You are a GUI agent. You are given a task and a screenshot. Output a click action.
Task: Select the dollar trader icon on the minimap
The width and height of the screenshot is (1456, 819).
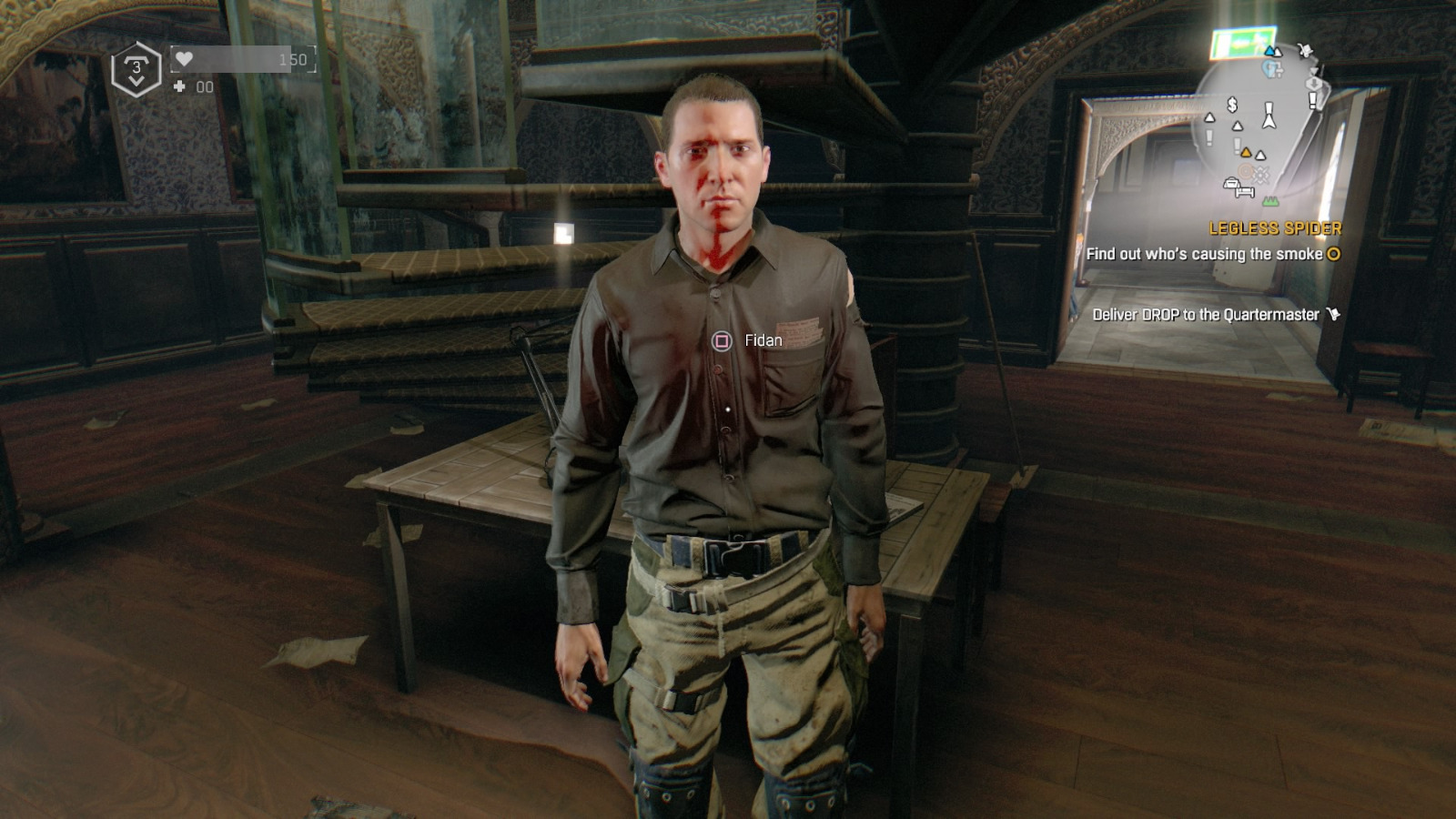pyautogui.click(x=1231, y=105)
